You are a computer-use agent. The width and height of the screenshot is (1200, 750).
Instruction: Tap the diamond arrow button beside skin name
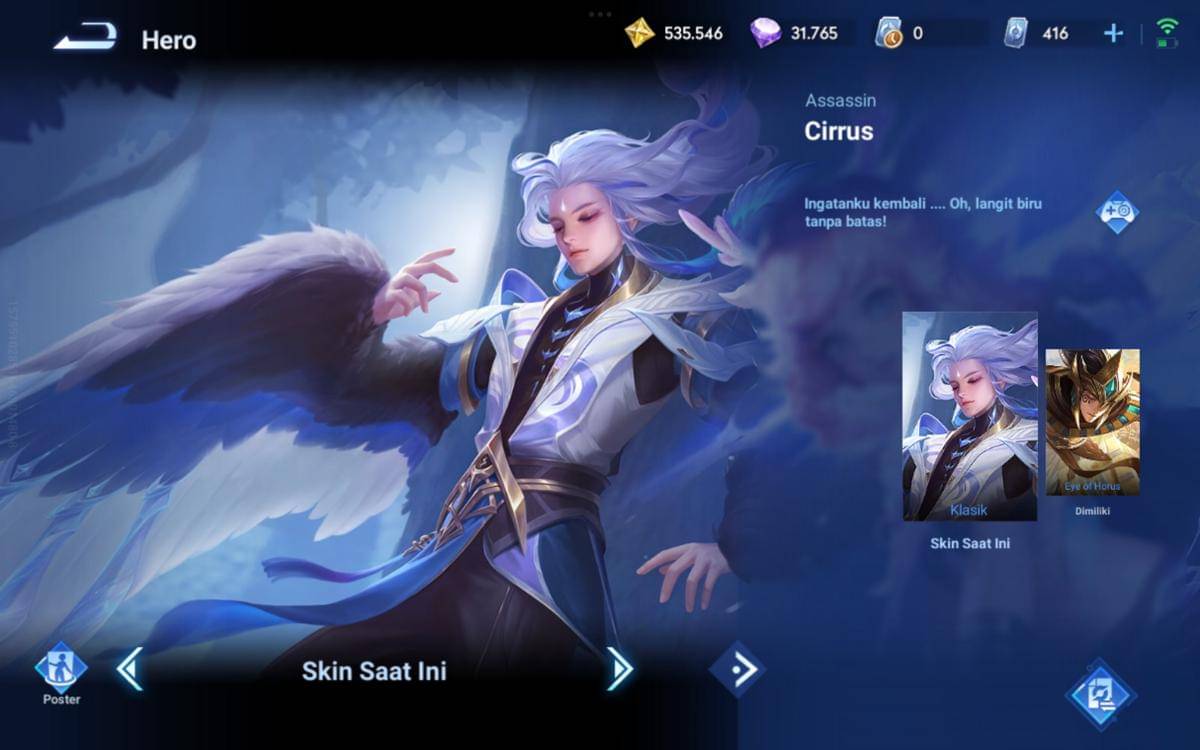[737, 669]
